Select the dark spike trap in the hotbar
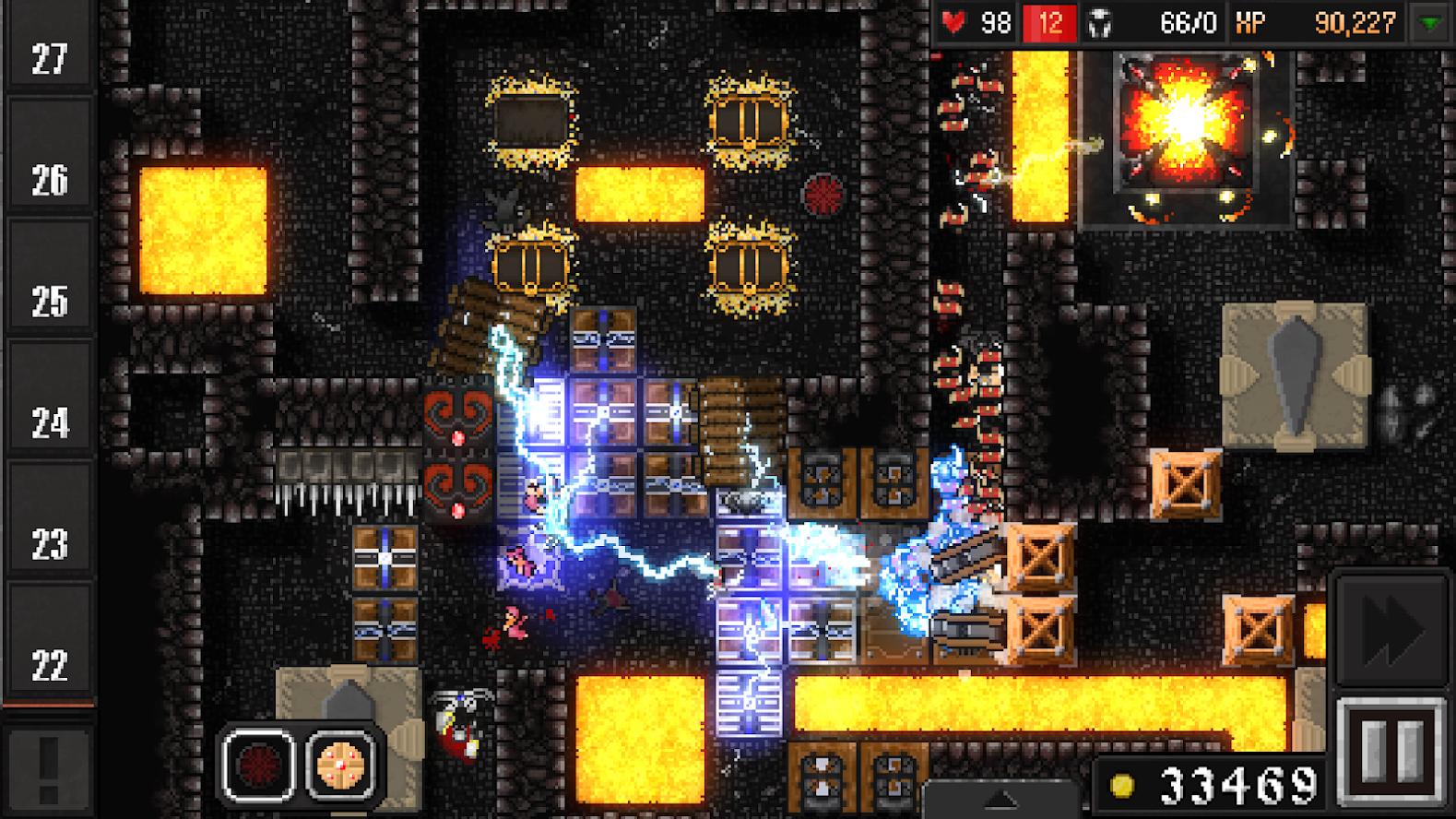 coord(258,766)
